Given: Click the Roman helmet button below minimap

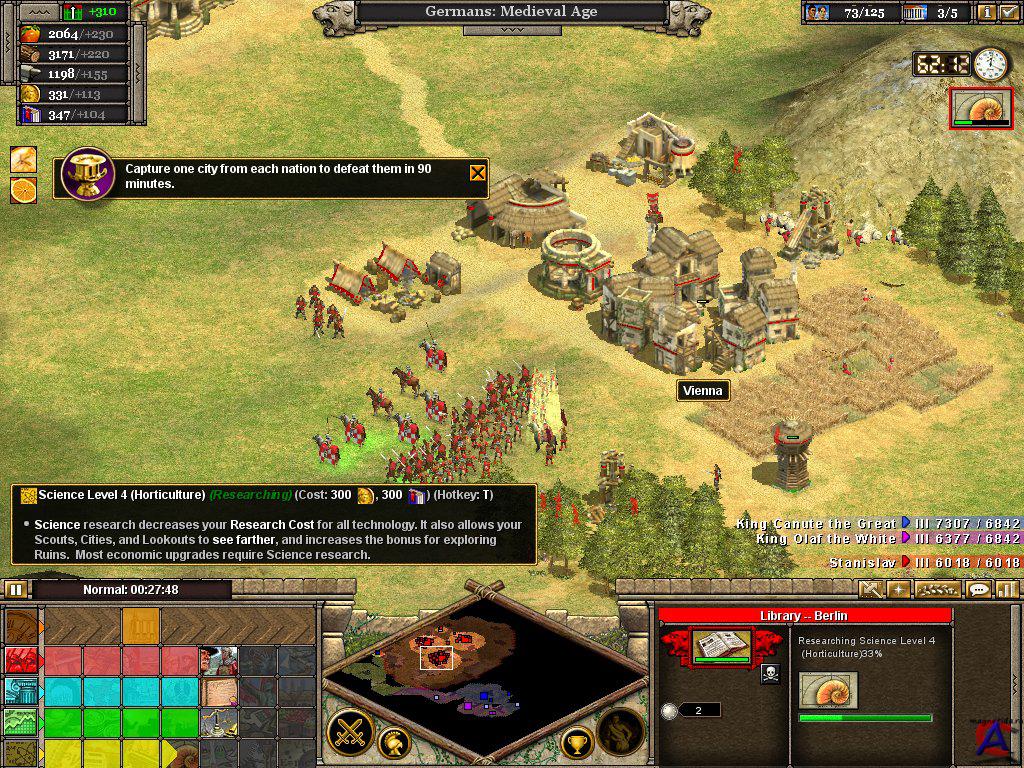Looking at the screenshot, I should pyautogui.click(x=398, y=742).
